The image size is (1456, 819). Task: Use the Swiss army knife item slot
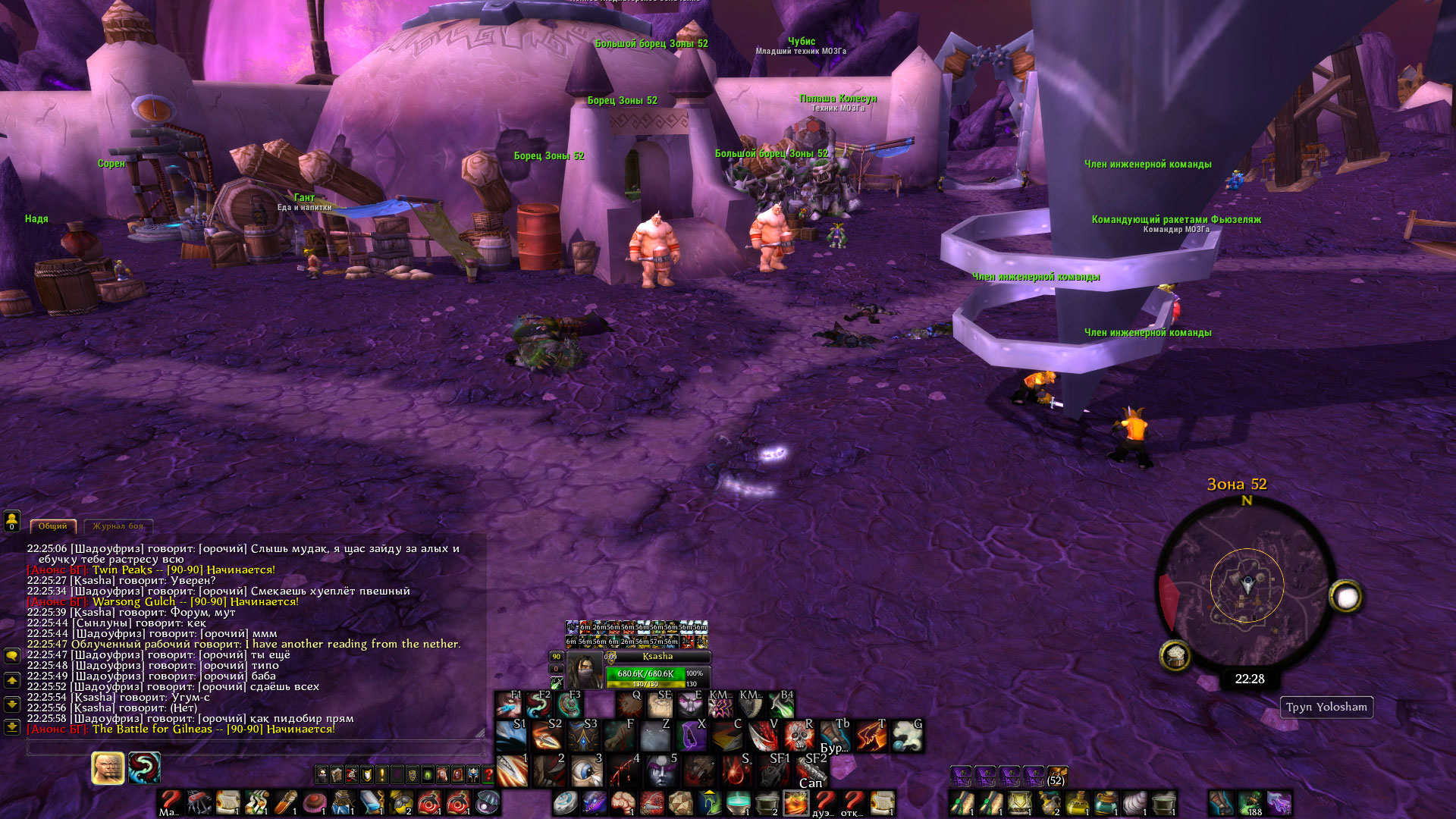[199, 802]
